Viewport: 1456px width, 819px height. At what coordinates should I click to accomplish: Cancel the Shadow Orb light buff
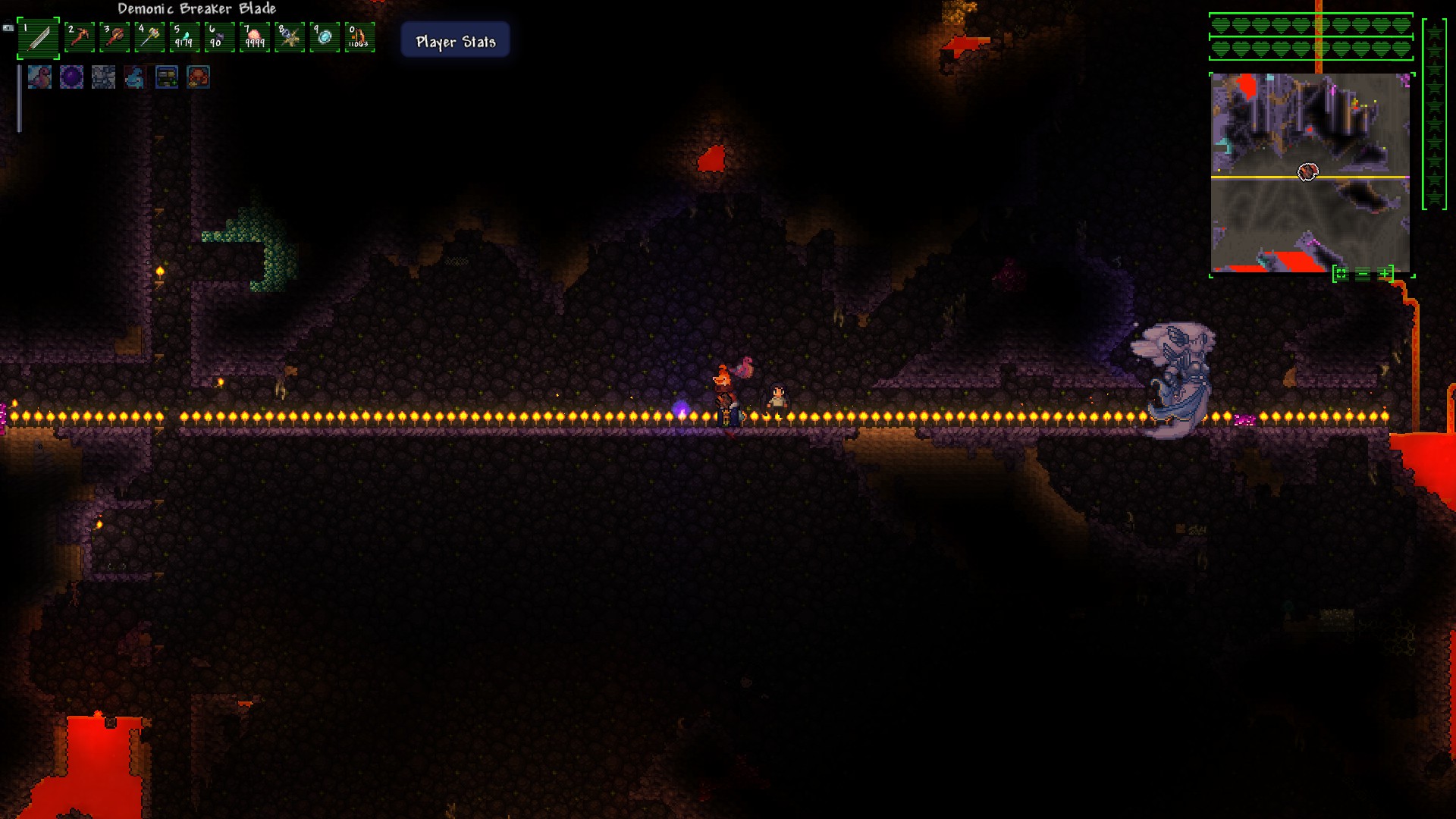tap(71, 77)
